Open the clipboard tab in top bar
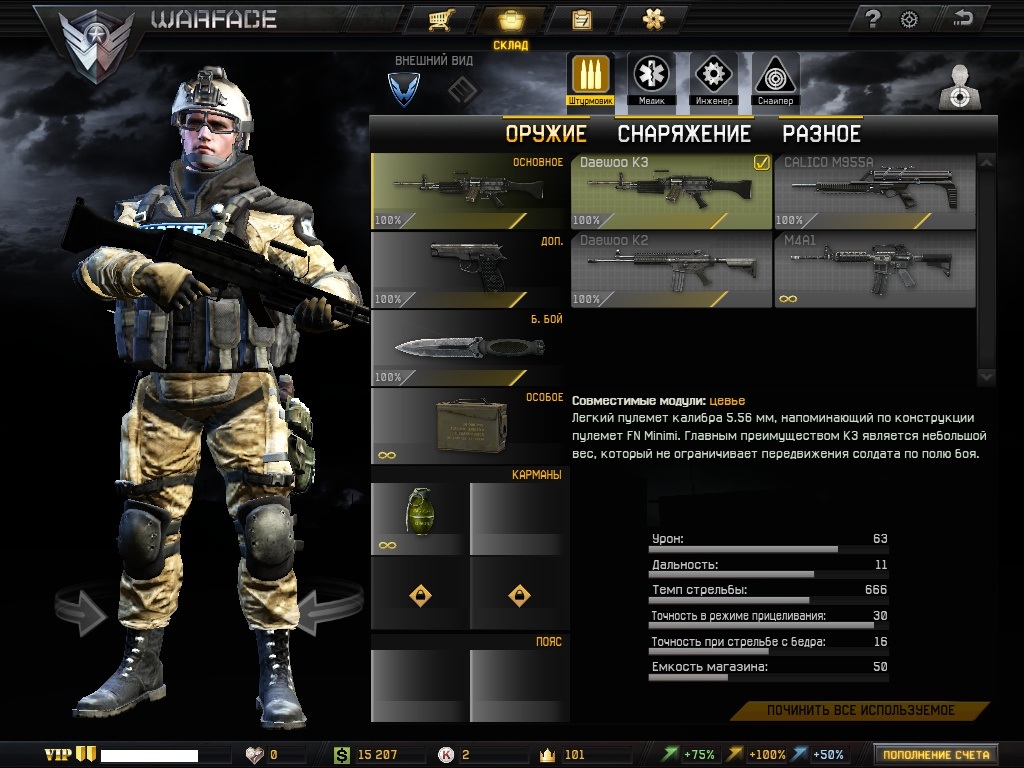 click(581, 19)
